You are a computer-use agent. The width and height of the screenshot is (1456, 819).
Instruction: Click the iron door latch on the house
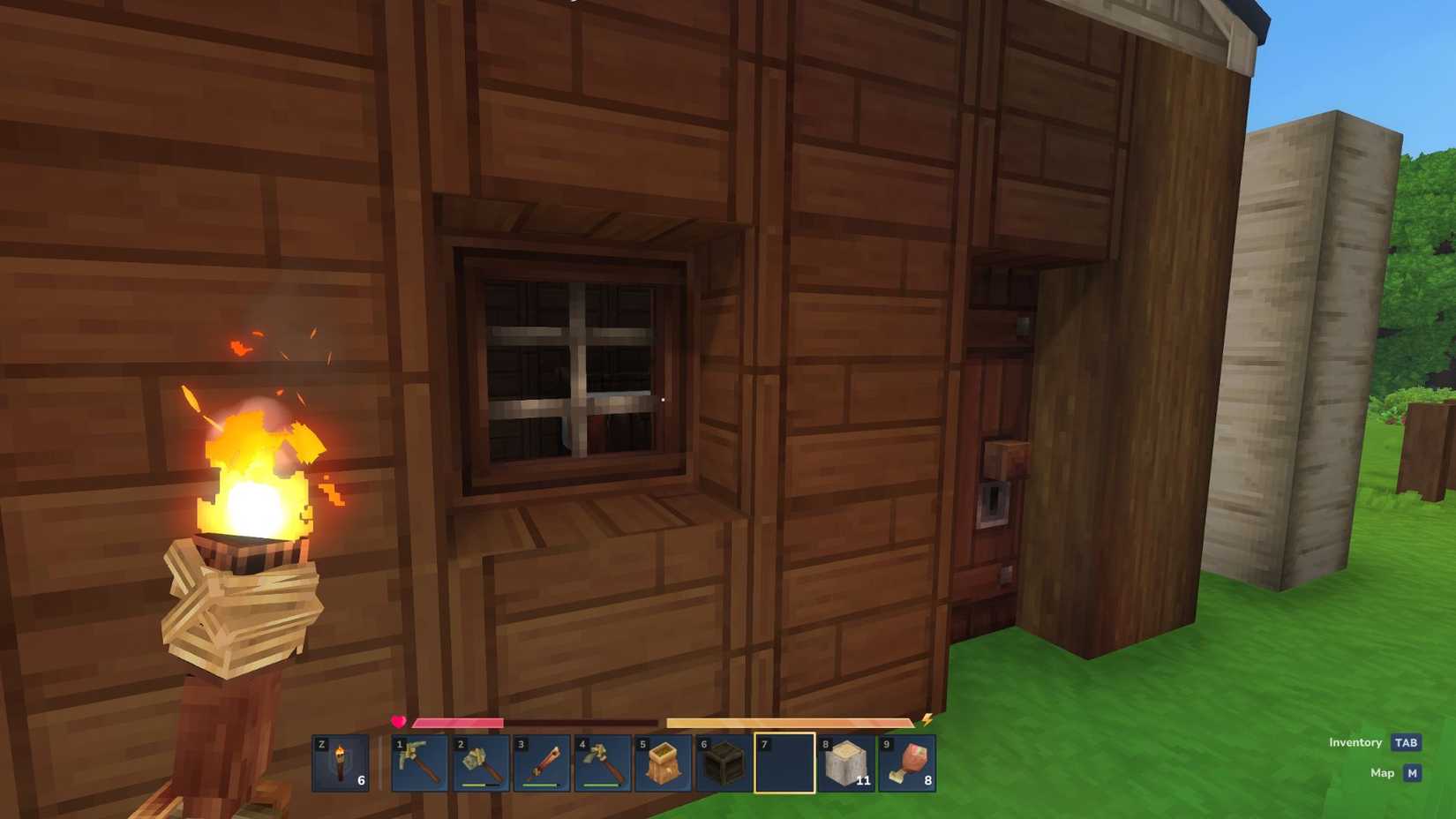pos(994,501)
